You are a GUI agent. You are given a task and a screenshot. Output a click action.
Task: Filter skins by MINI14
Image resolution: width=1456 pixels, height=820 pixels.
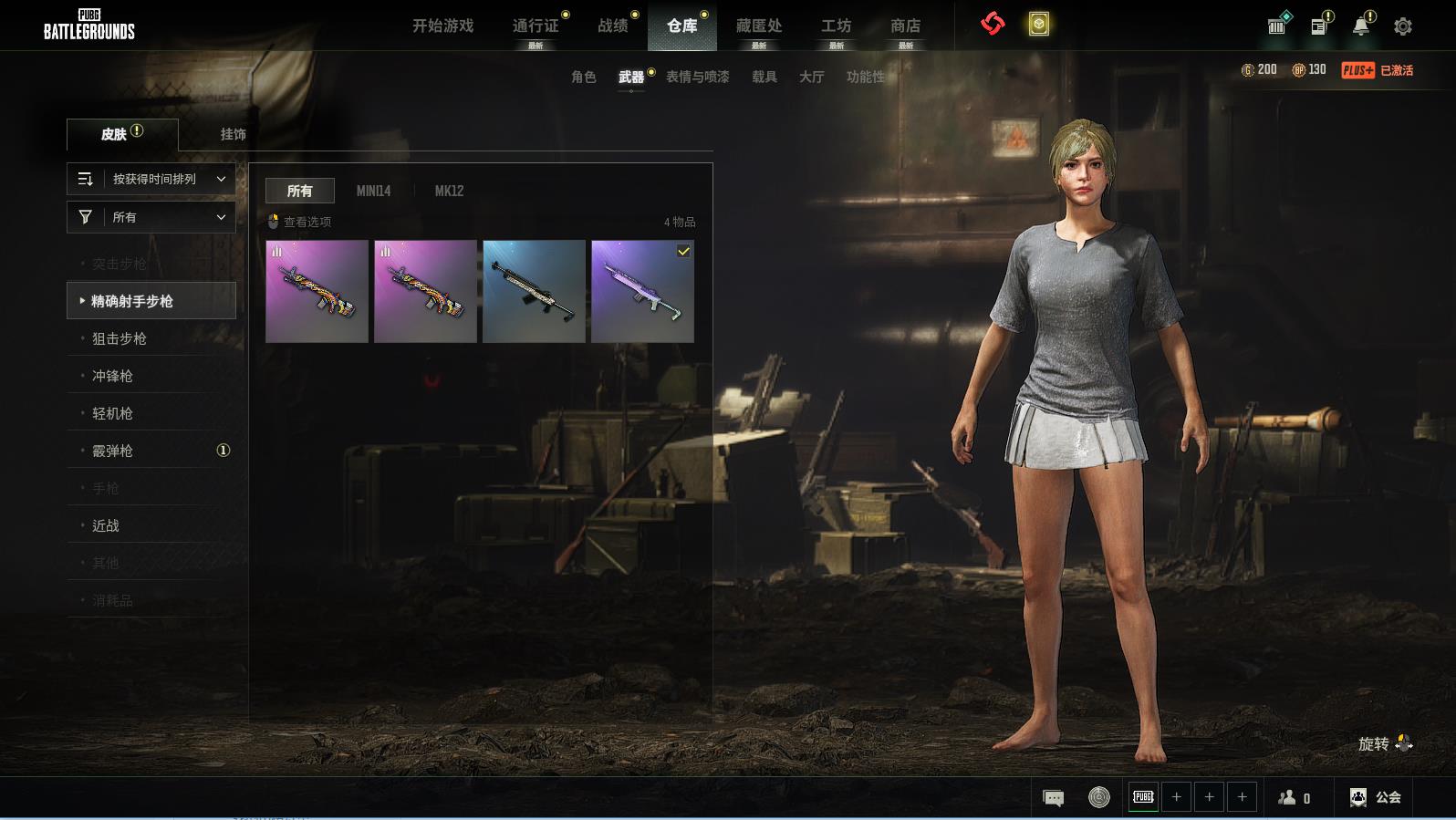point(373,191)
